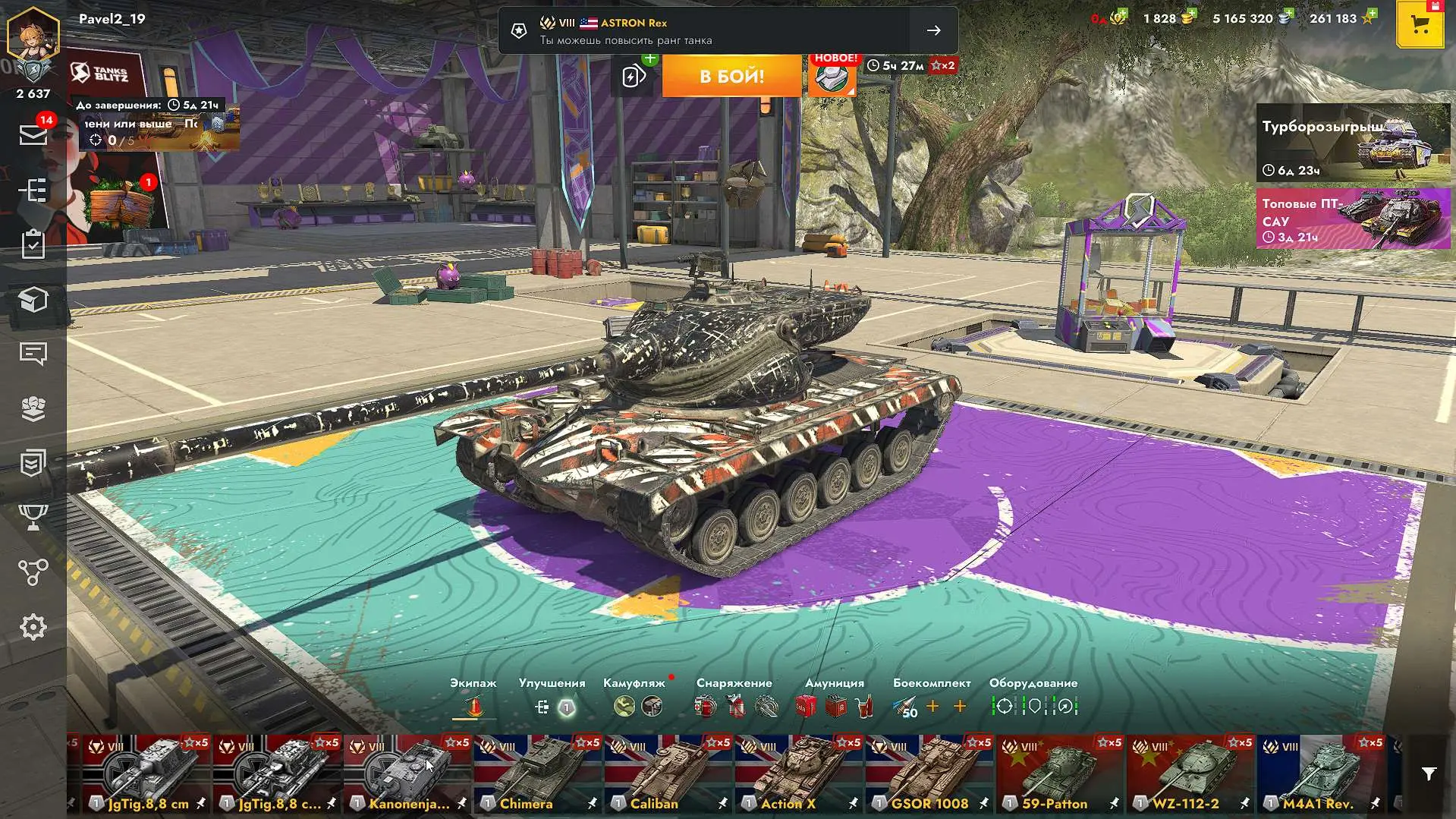Pick the GSOR 1008 tank
Screen dimensions: 1456x819
pos(929,773)
